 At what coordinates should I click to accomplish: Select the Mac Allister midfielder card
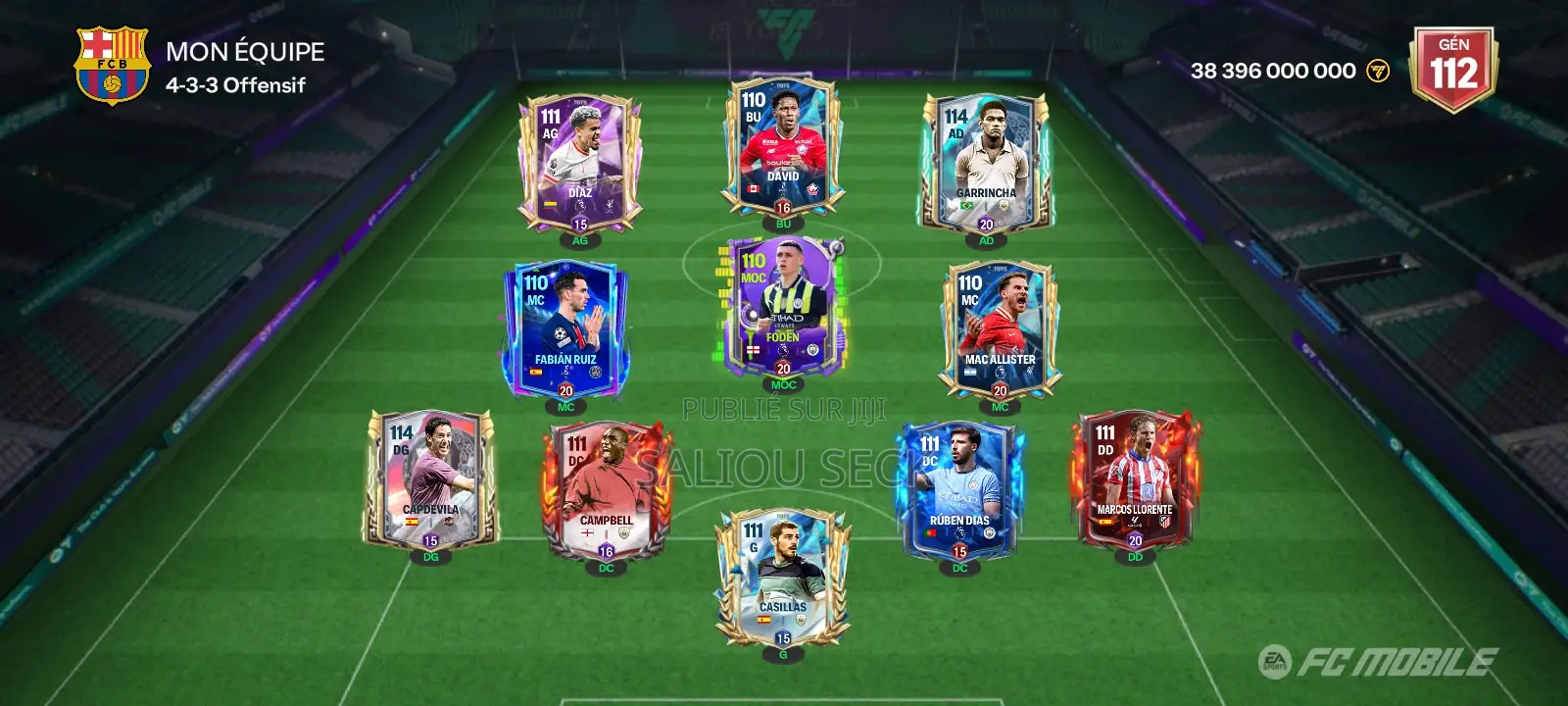[1000, 328]
